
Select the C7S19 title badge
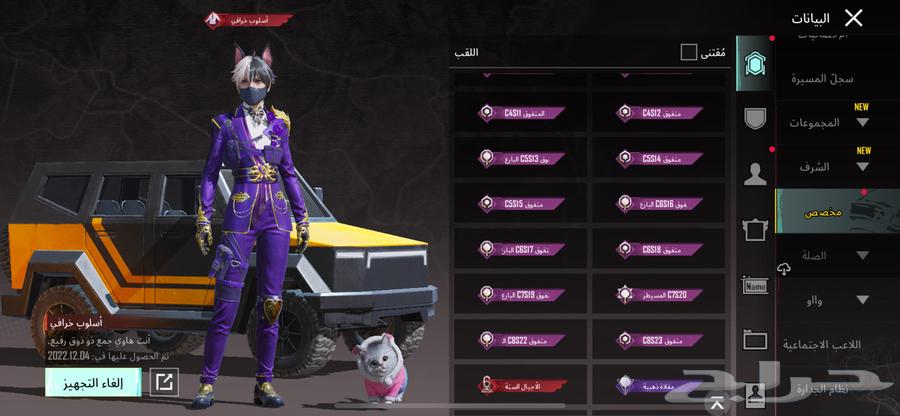[x=520, y=294]
